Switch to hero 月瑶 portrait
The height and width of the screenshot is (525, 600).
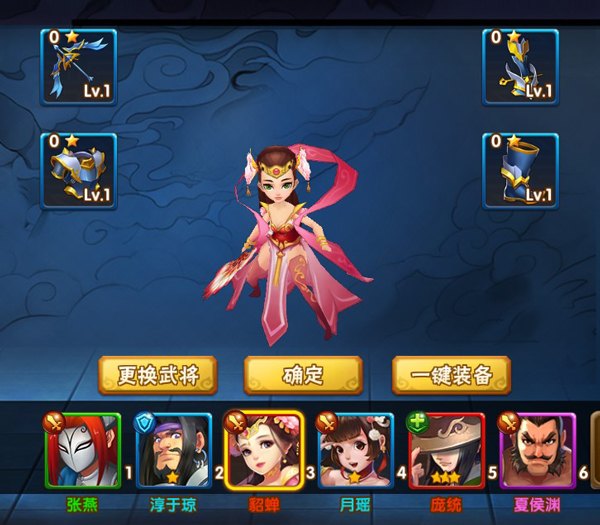click(355, 452)
